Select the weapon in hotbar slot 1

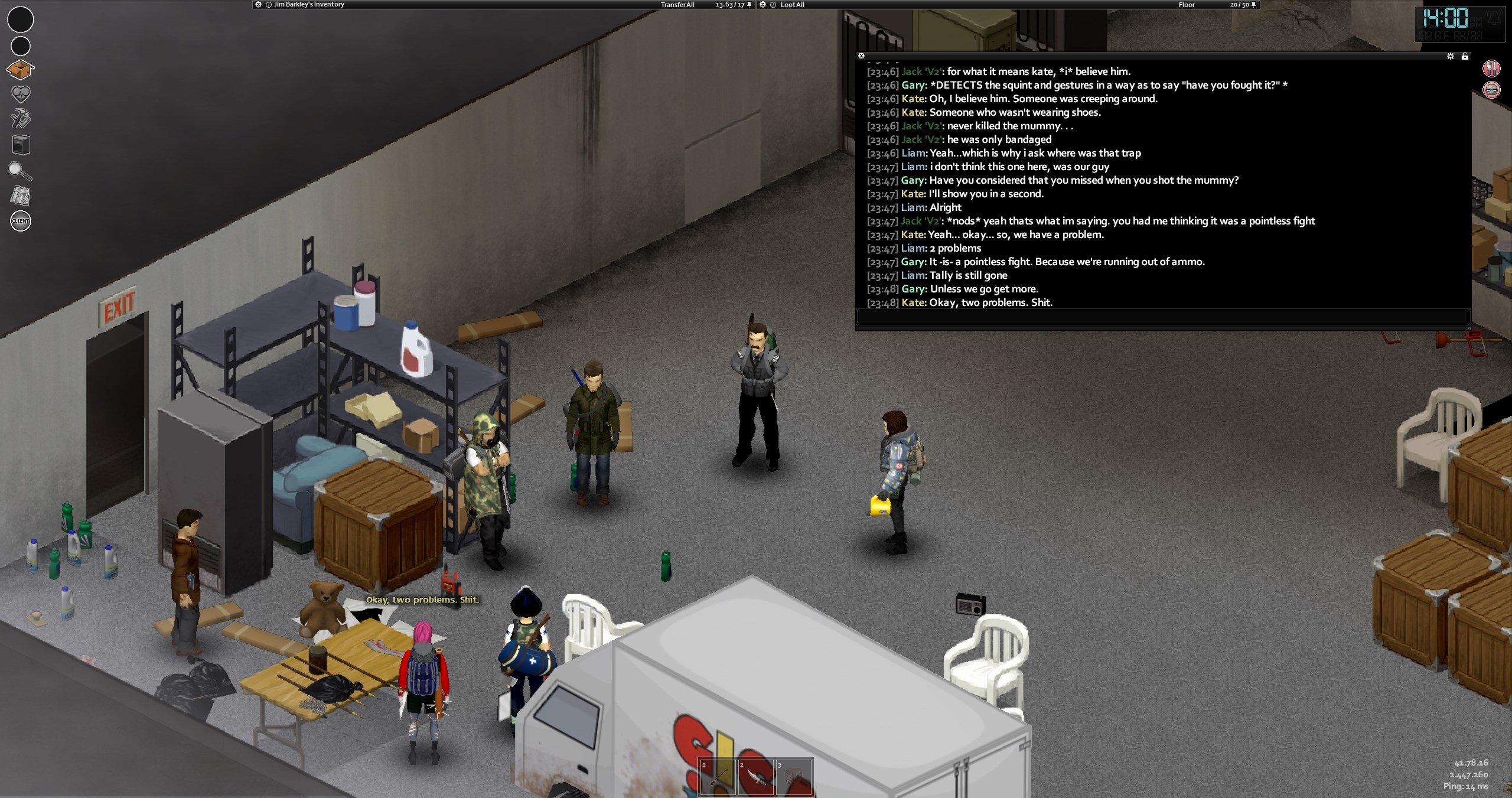click(x=718, y=777)
